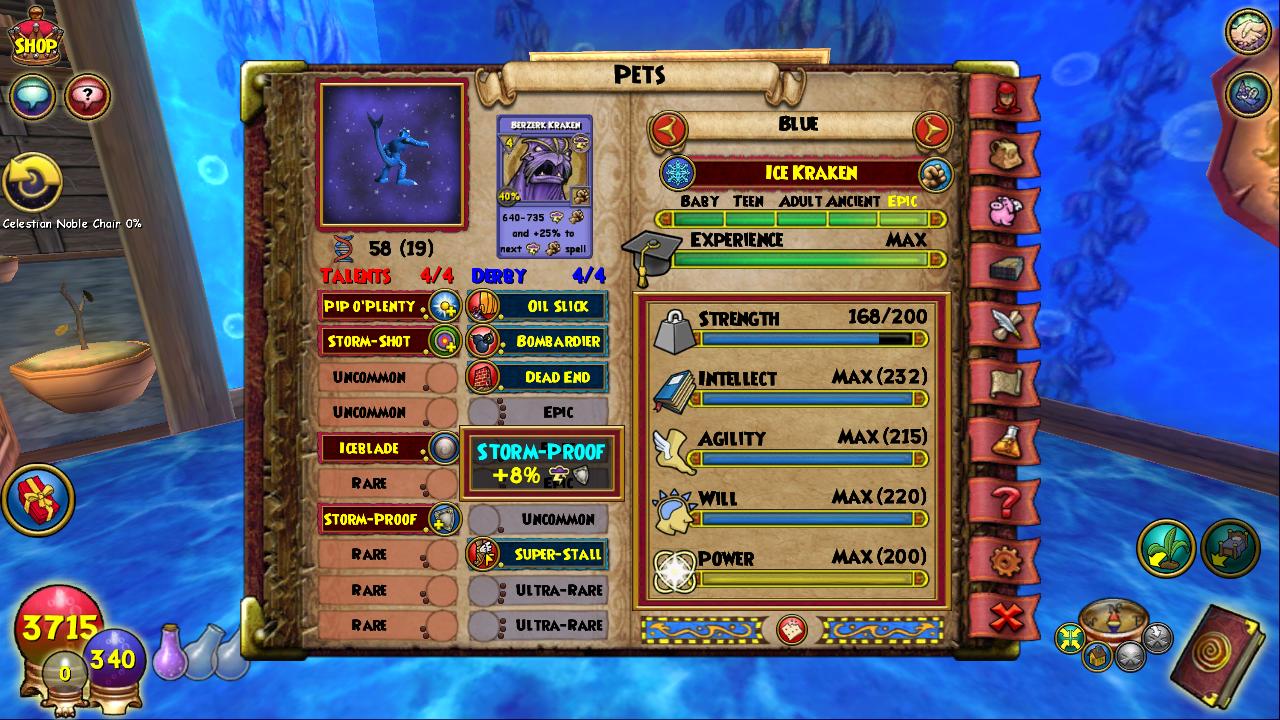Show the next pet with the right arrow

coord(931,128)
